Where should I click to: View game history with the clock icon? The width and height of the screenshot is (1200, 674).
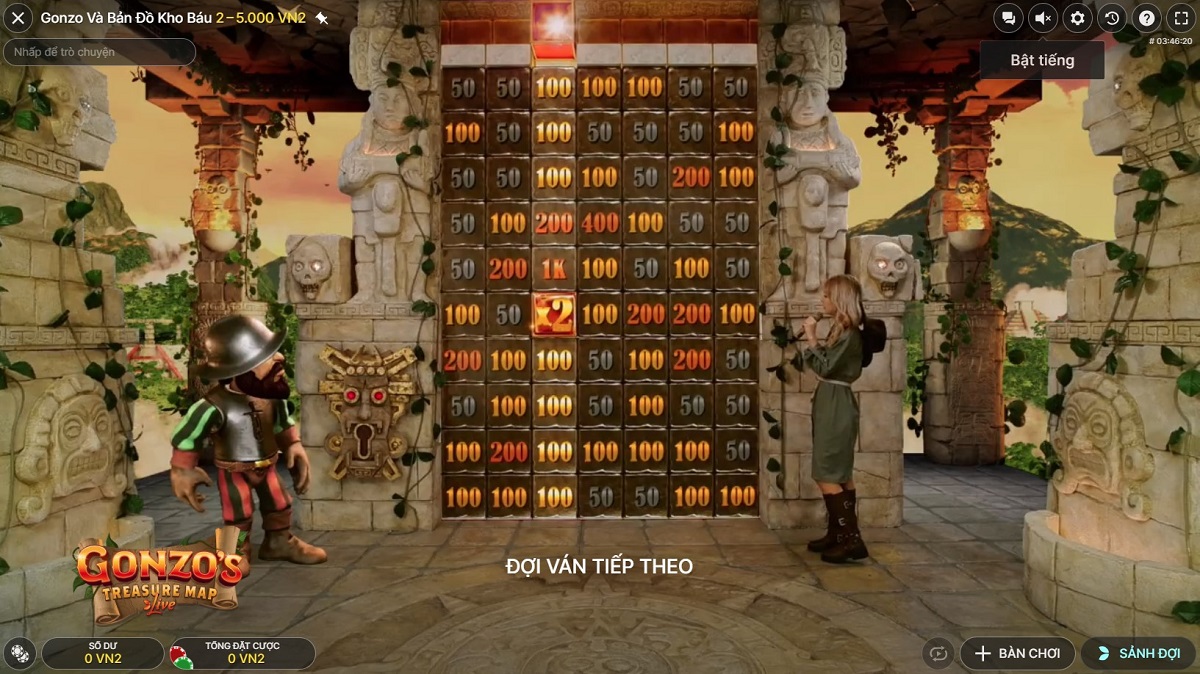point(1112,18)
